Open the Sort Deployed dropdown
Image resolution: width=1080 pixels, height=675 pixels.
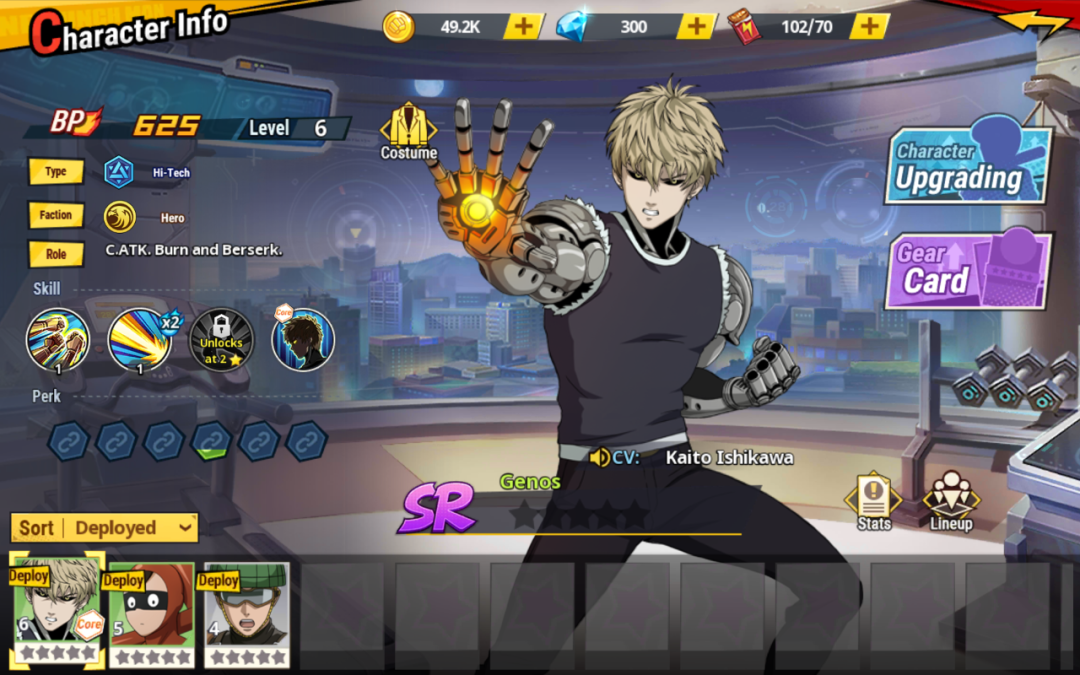(104, 527)
